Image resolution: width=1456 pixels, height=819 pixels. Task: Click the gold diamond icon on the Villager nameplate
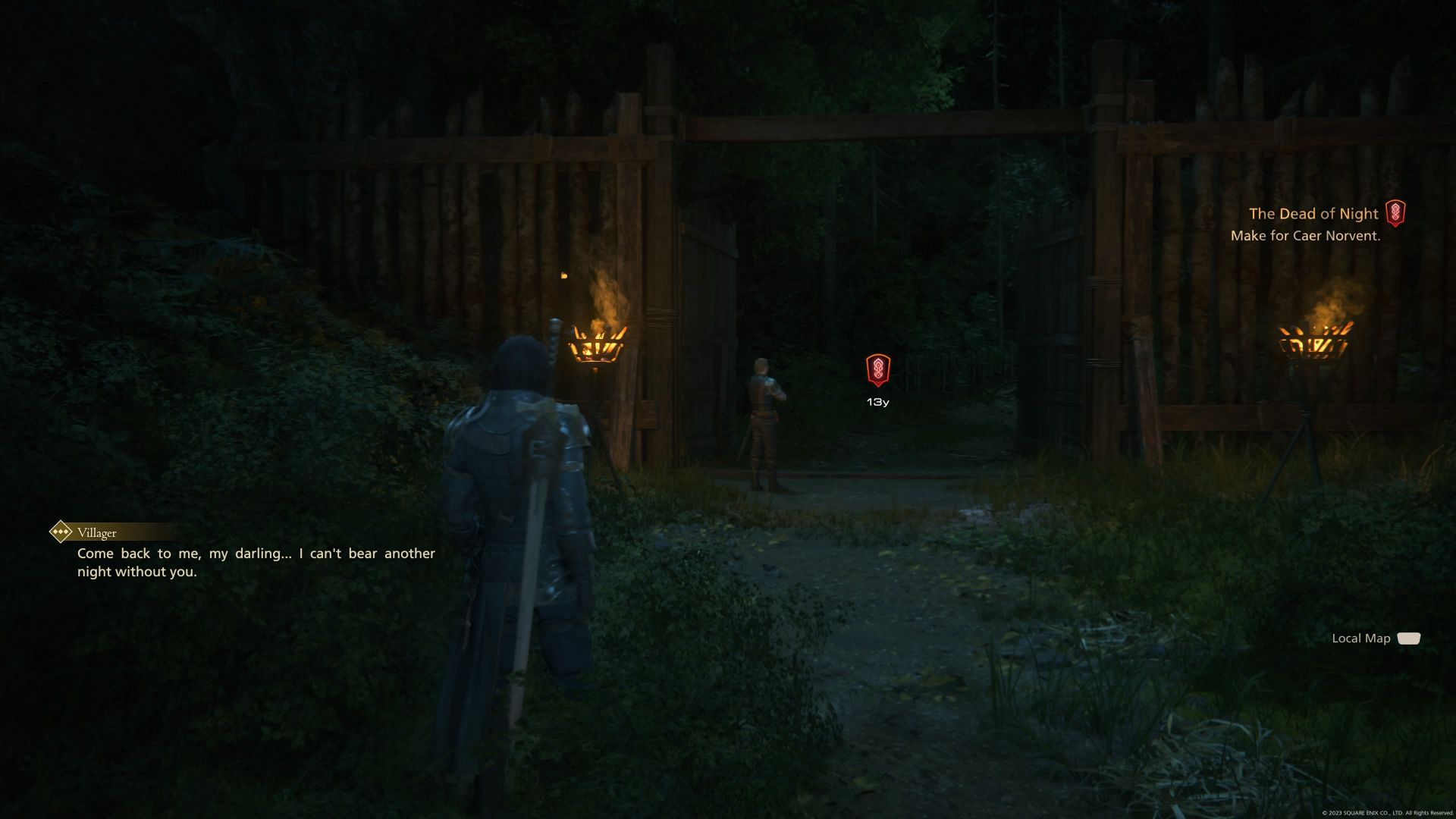point(62,532)
